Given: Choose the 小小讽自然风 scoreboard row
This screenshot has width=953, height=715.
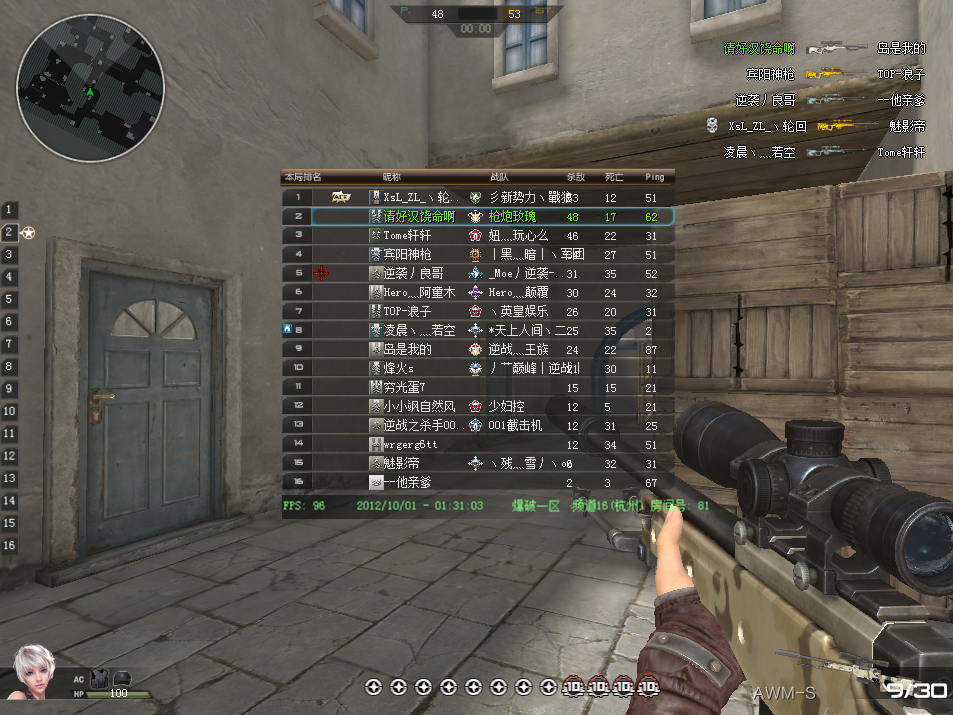Looking at the screenshot, I should click(x=419, y=406).
